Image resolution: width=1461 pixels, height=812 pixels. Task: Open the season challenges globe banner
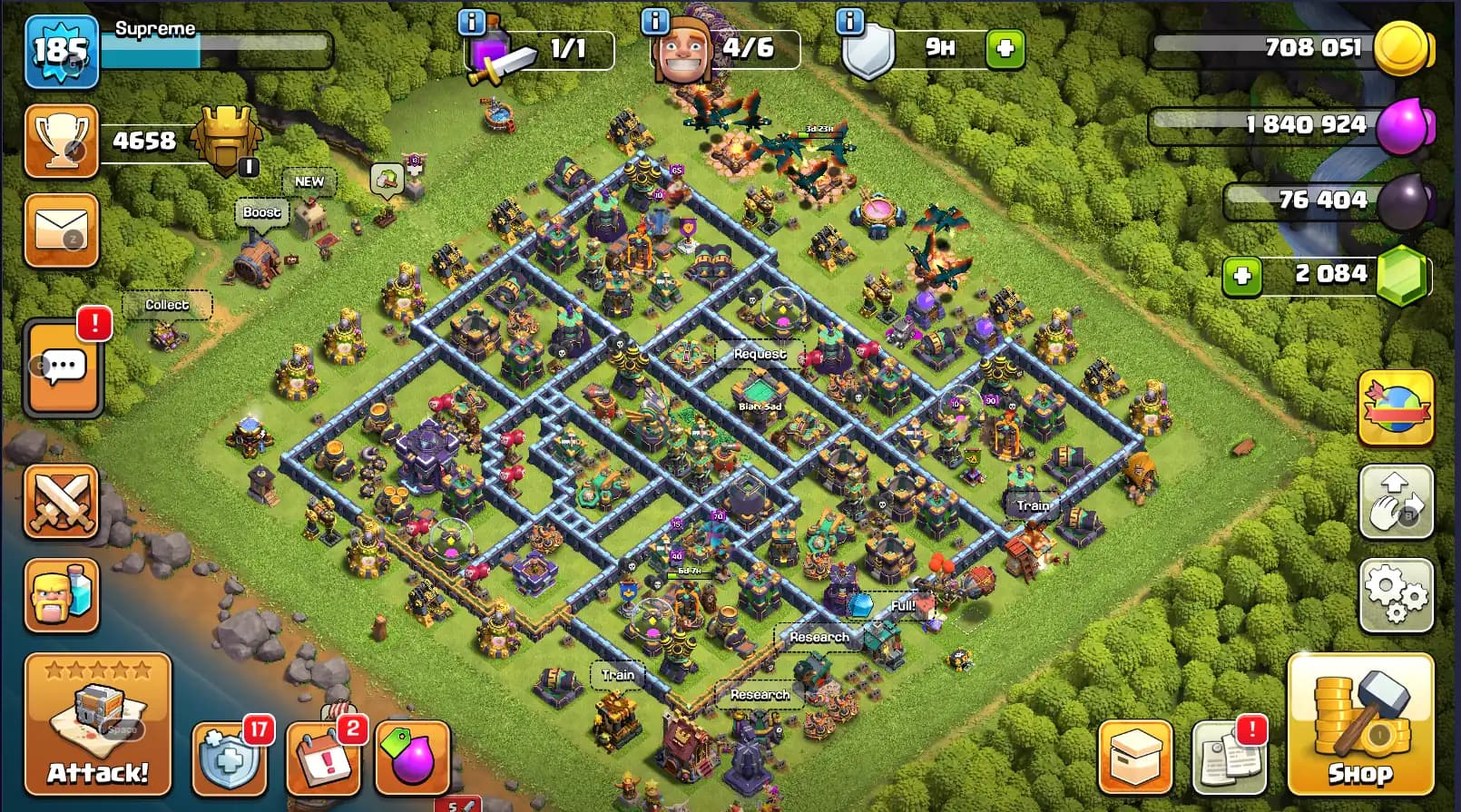[x=1395, y=408]
